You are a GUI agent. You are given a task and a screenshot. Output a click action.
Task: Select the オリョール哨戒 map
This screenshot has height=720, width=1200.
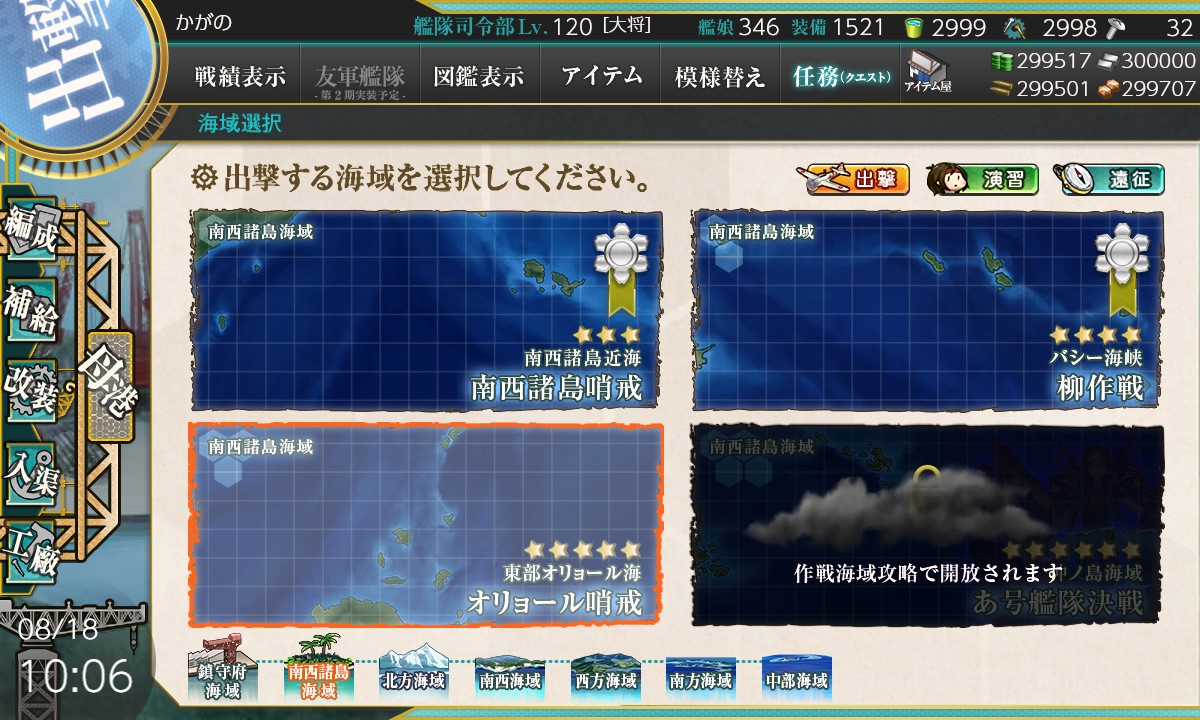click(x=426, y=524)
